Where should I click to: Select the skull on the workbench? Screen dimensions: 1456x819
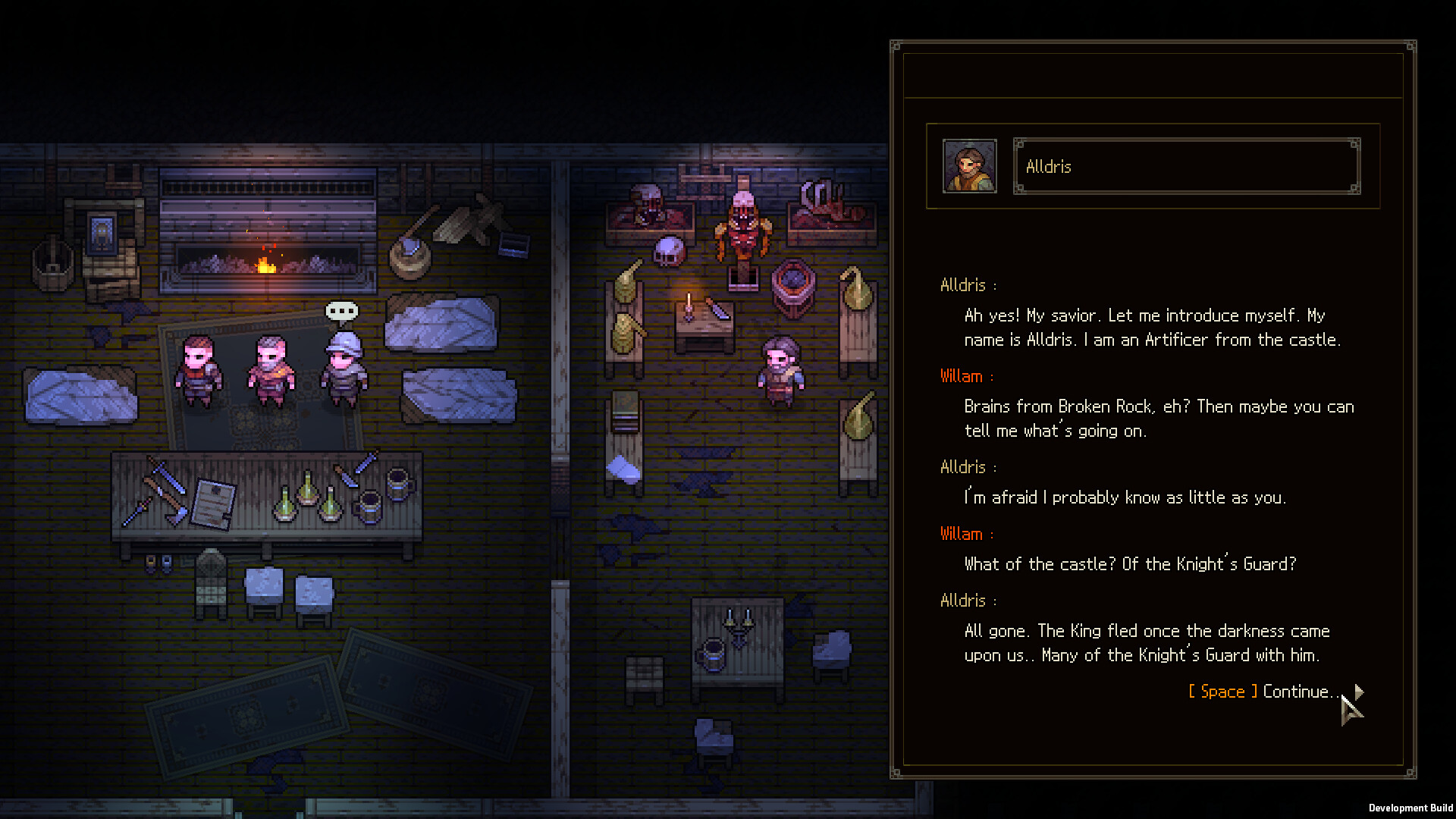point(669,252)
